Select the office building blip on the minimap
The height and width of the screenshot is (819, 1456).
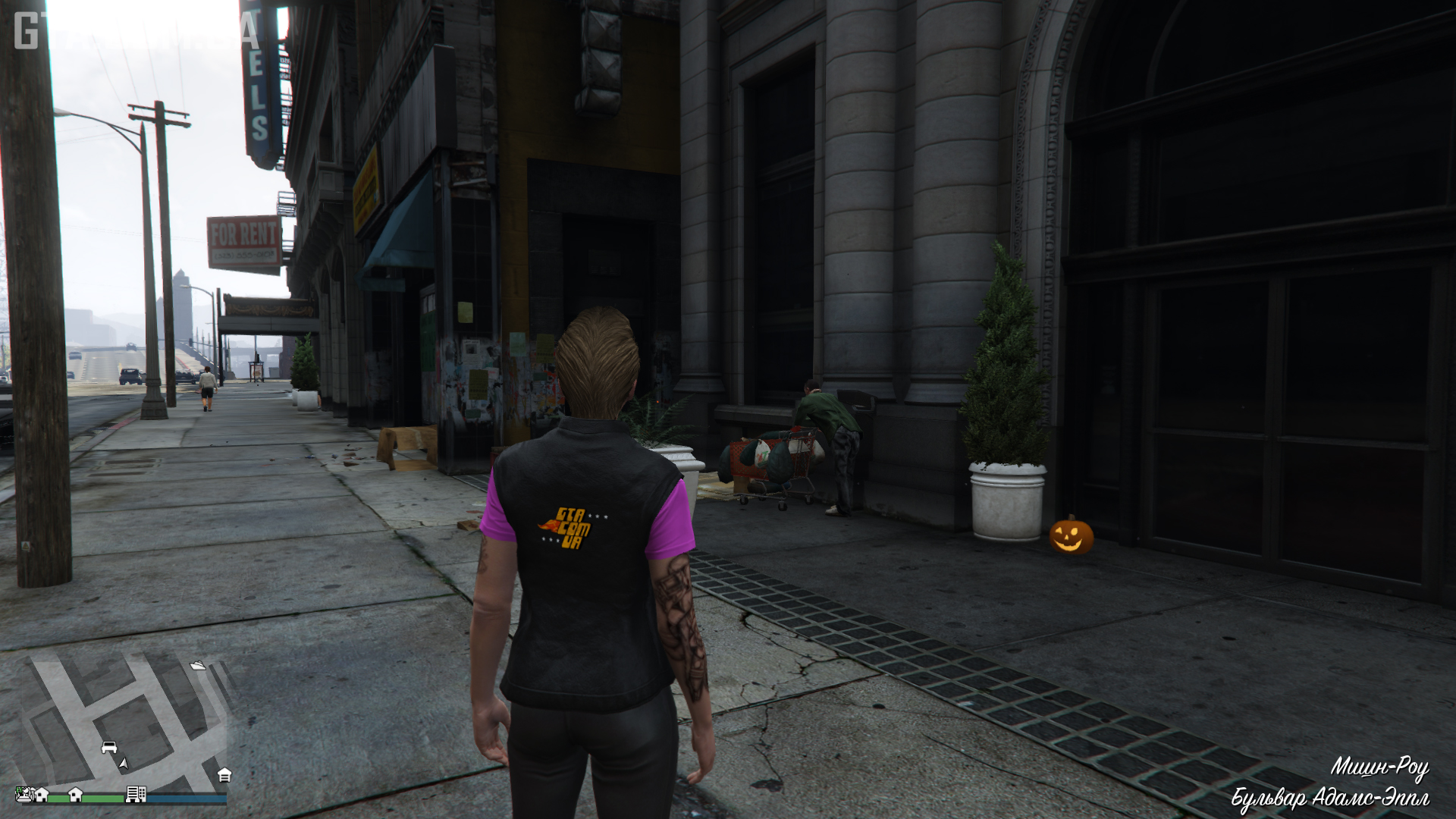pyautogui.click(x=136, y=794)
